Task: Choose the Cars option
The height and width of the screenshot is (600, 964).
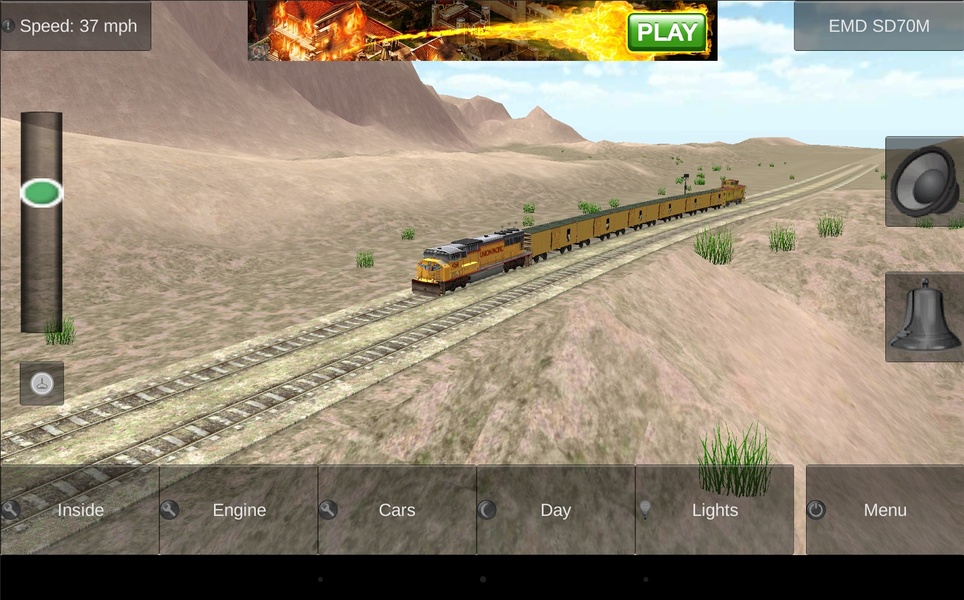Action: (397, 510)
